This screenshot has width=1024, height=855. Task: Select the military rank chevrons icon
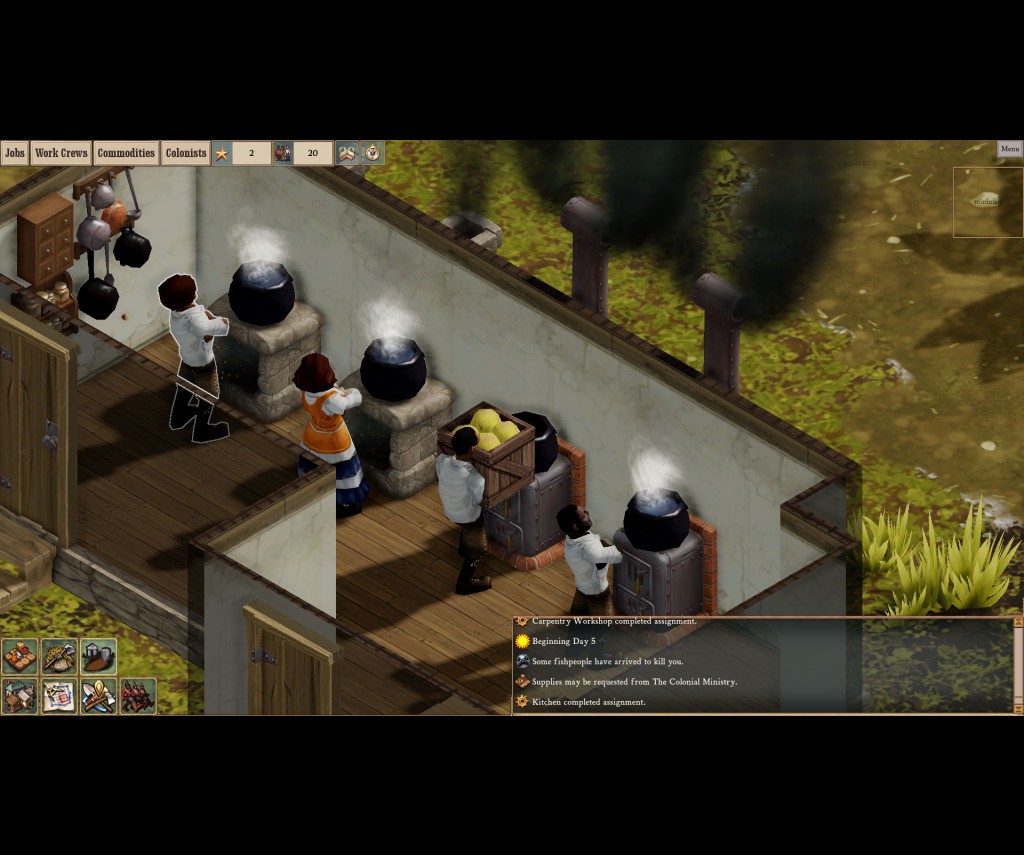347,153
